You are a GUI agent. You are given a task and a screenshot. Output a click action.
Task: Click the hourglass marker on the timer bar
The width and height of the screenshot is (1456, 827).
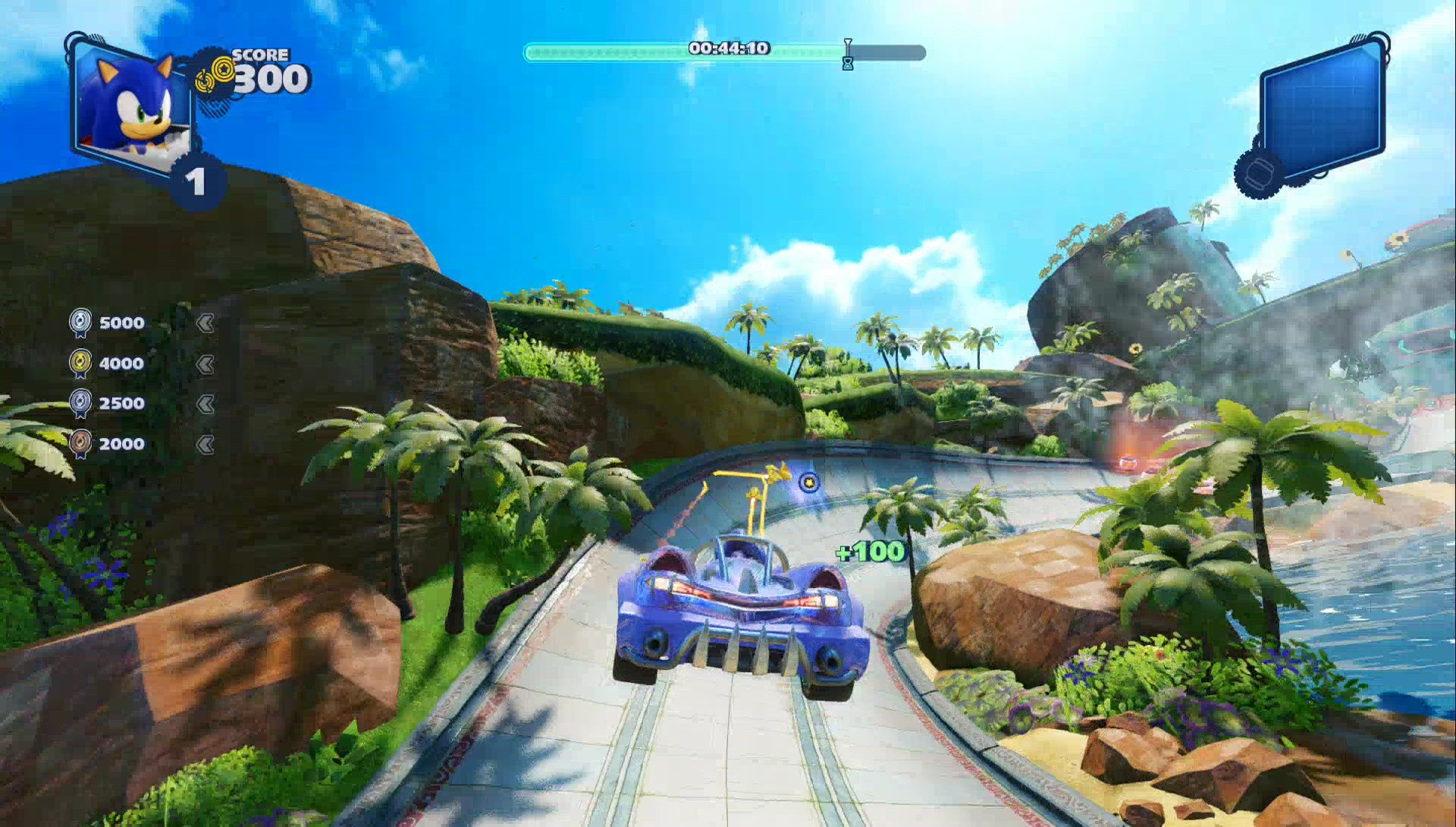tap(847, 52)
